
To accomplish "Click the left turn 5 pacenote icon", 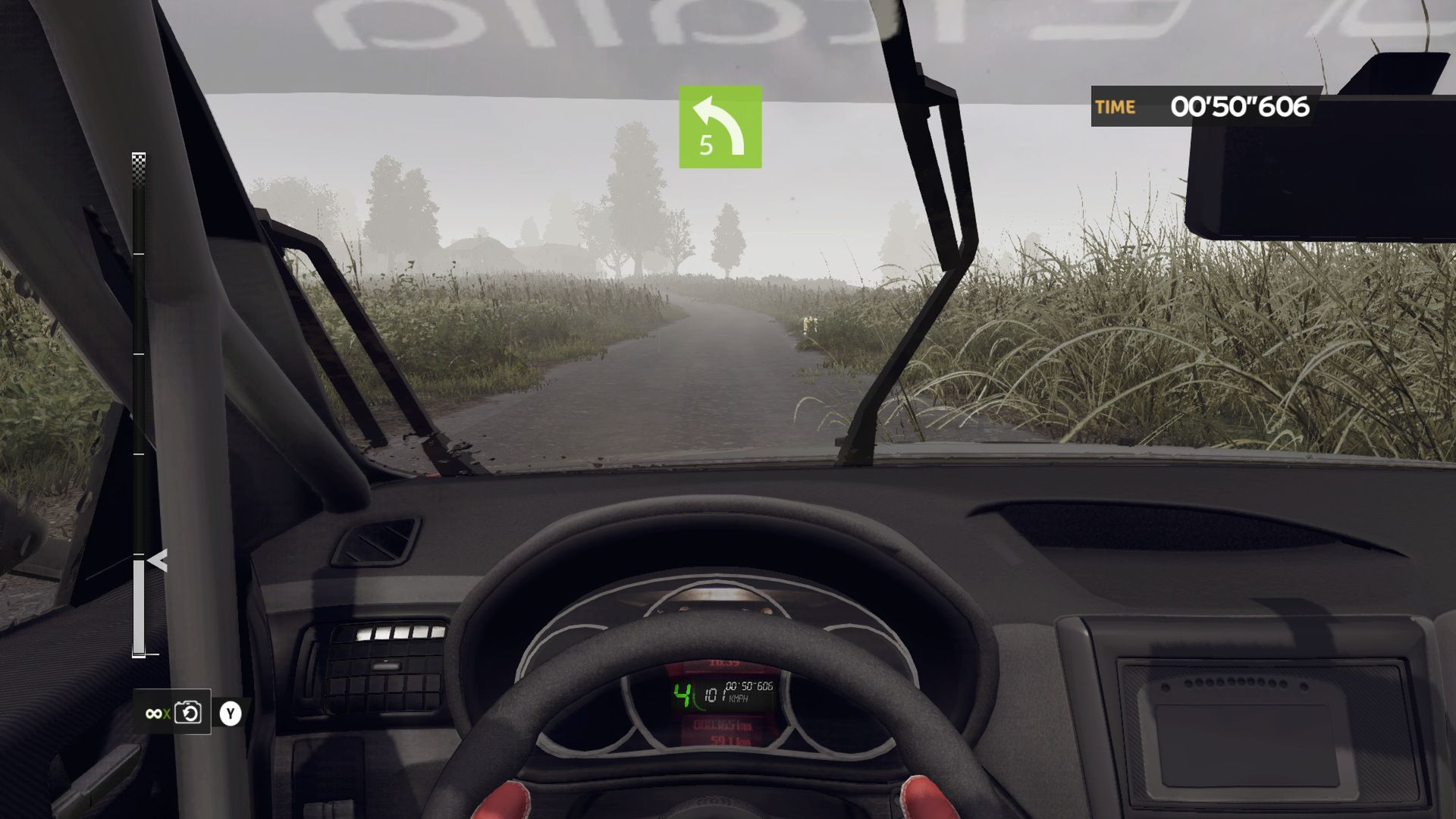I will 720,125.
